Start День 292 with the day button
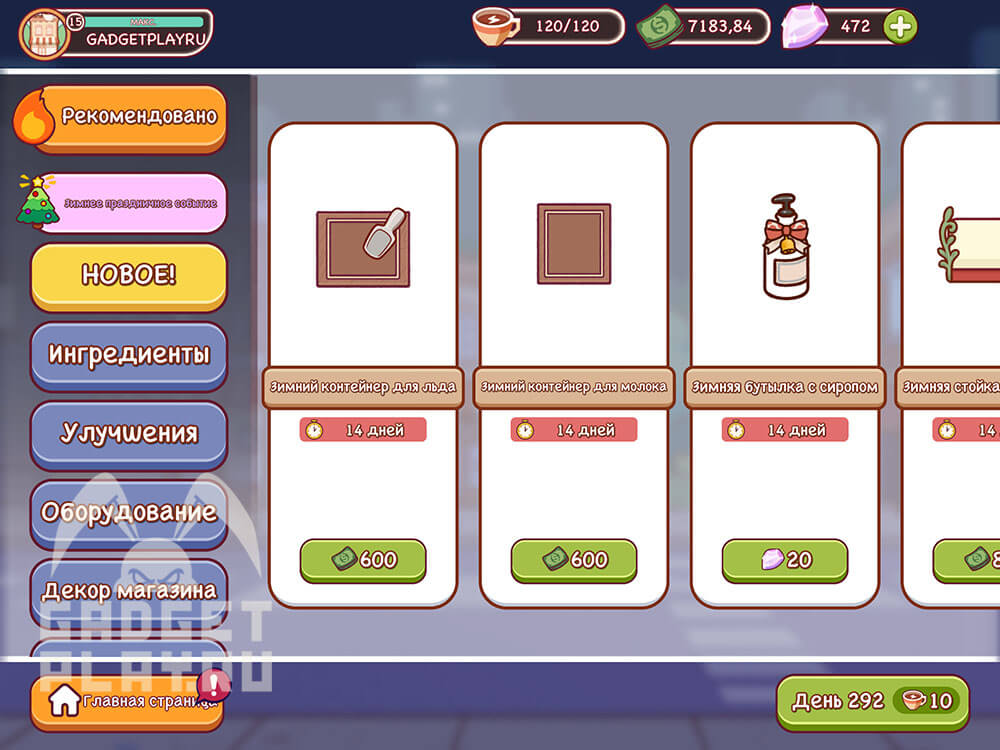This screenshot has height=750, width=1000. [x=872, y=701]
